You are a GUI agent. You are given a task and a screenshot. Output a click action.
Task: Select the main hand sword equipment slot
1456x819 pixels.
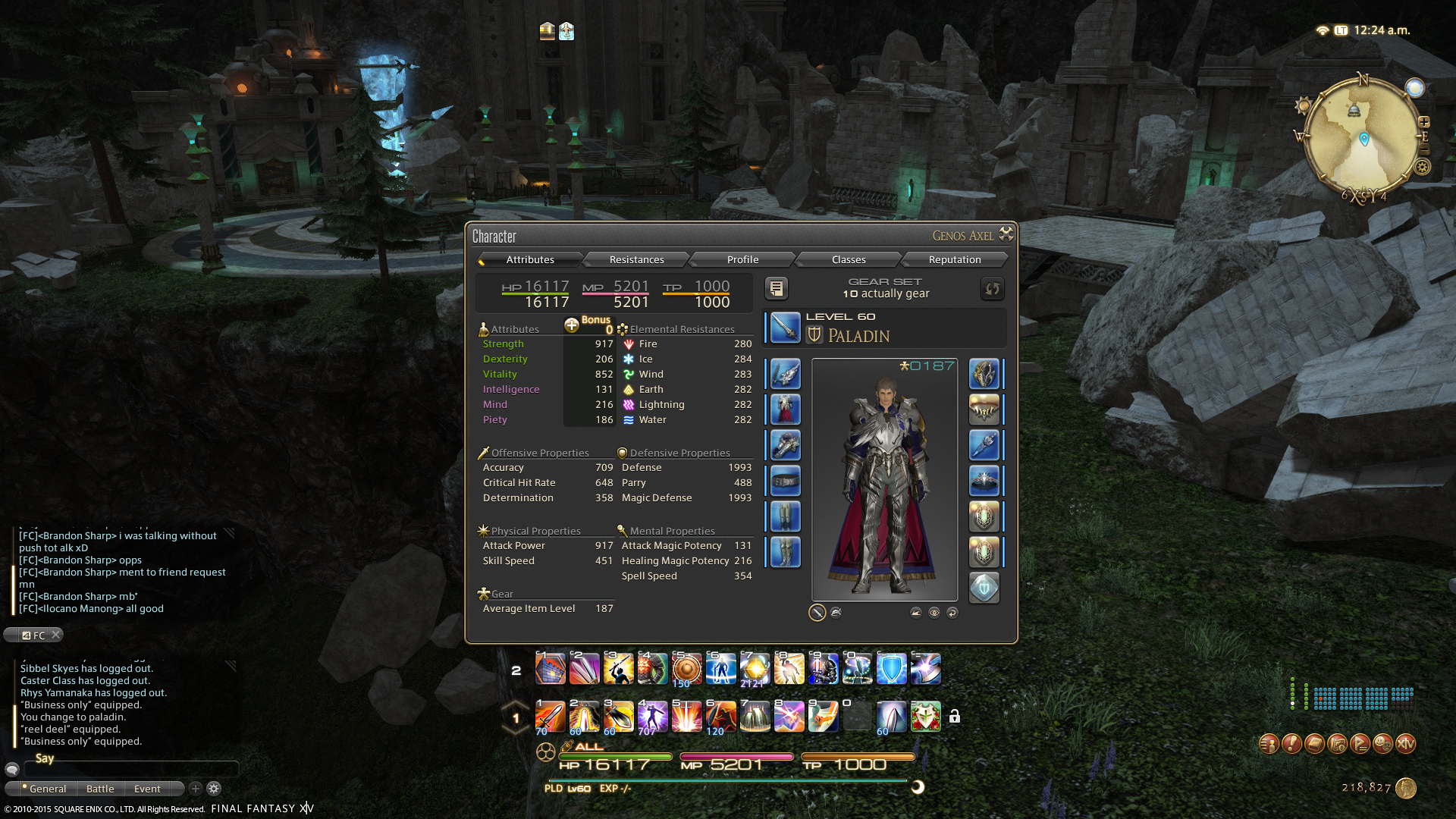coord(785,328)
